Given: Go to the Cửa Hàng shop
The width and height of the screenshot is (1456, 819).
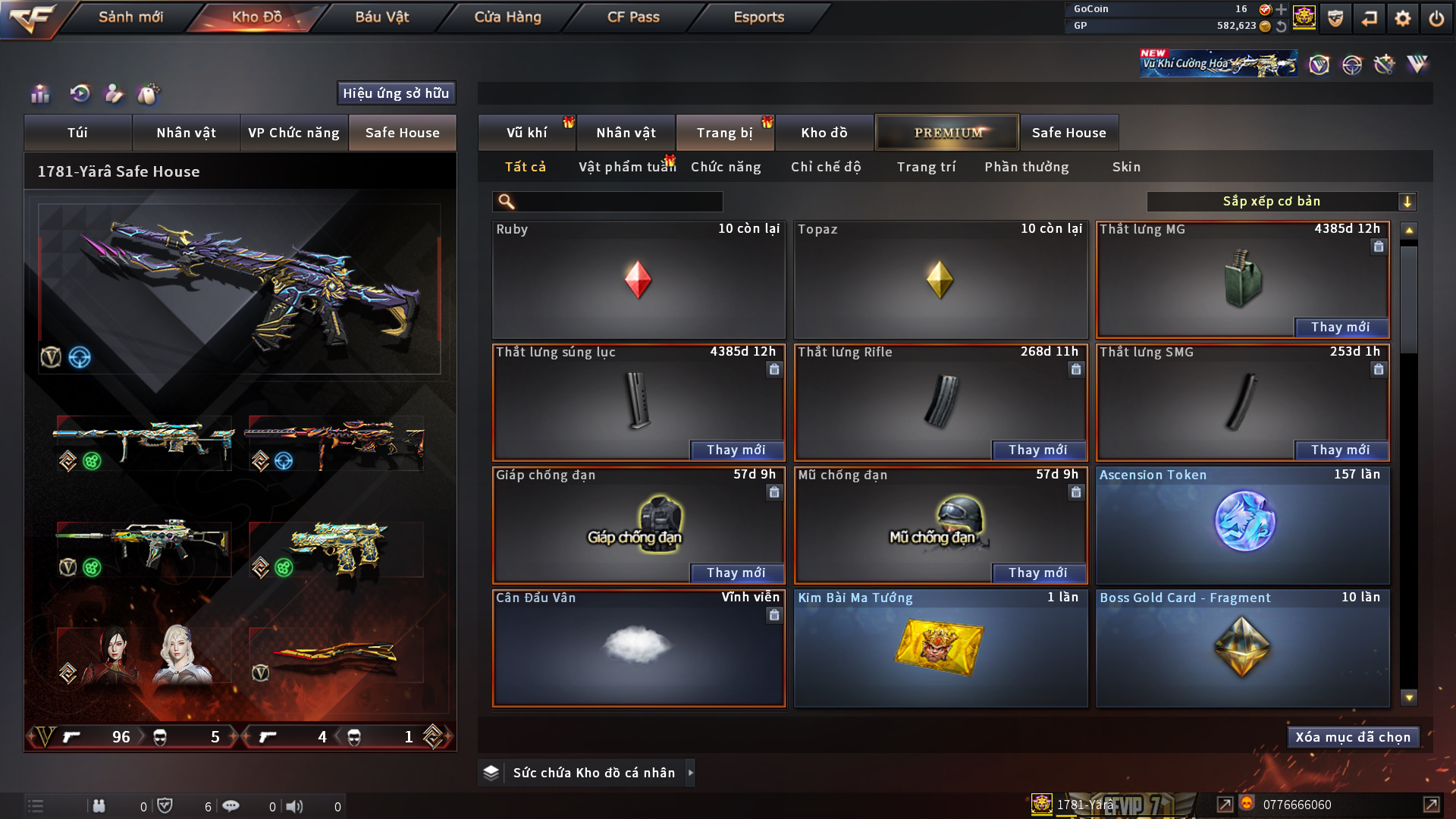Looking at the screenshot, I should (507, 17).
